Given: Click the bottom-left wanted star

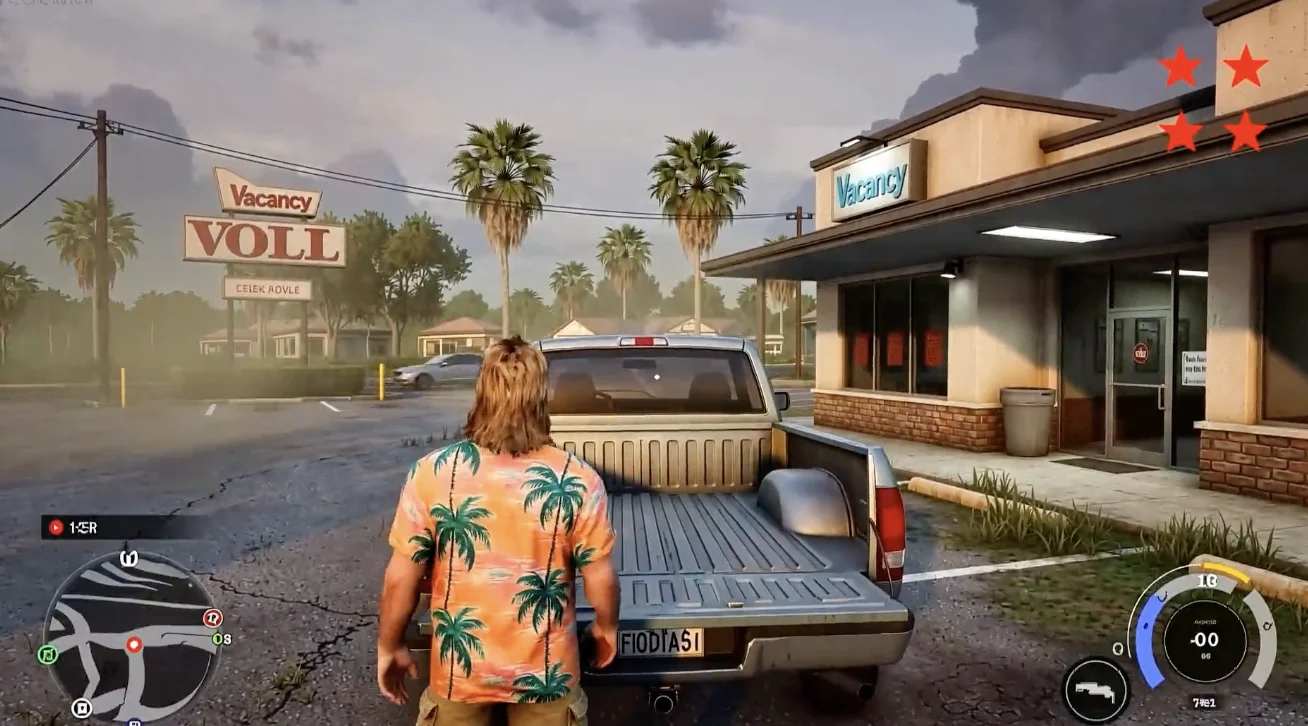Looking at the screenshot, I should pos(1182,131).
